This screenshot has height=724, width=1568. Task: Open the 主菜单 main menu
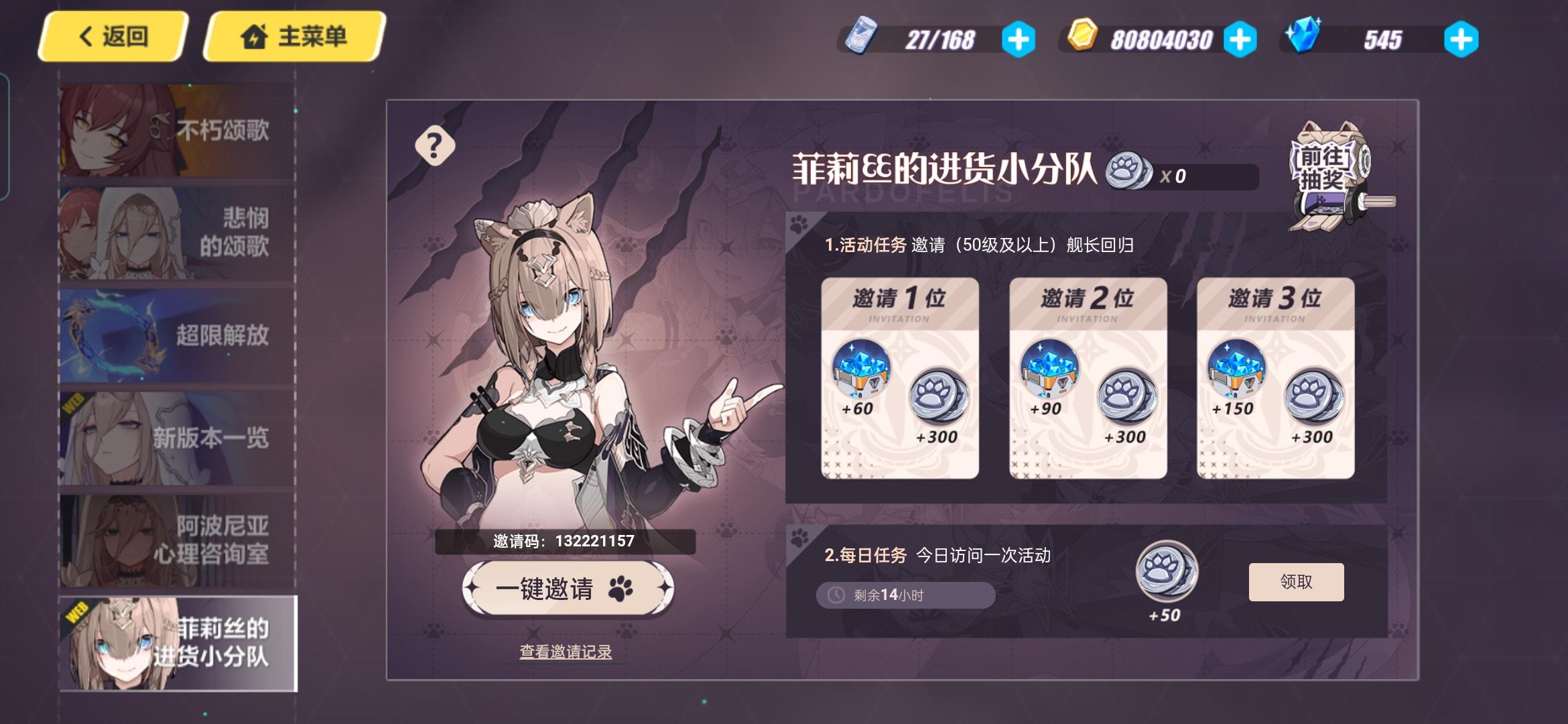point(293,37)
